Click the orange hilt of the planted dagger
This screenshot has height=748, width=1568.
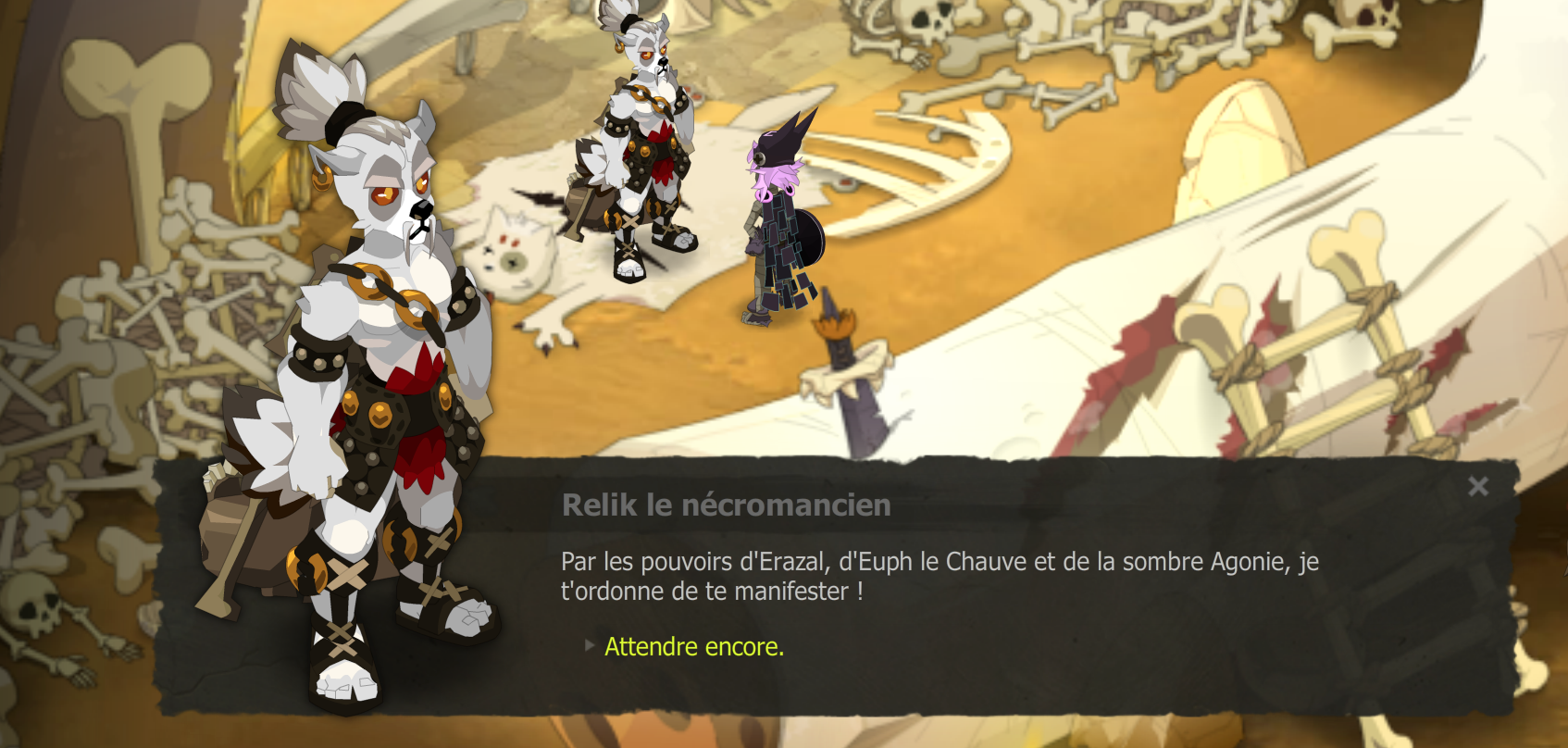[x=836, y=324]
